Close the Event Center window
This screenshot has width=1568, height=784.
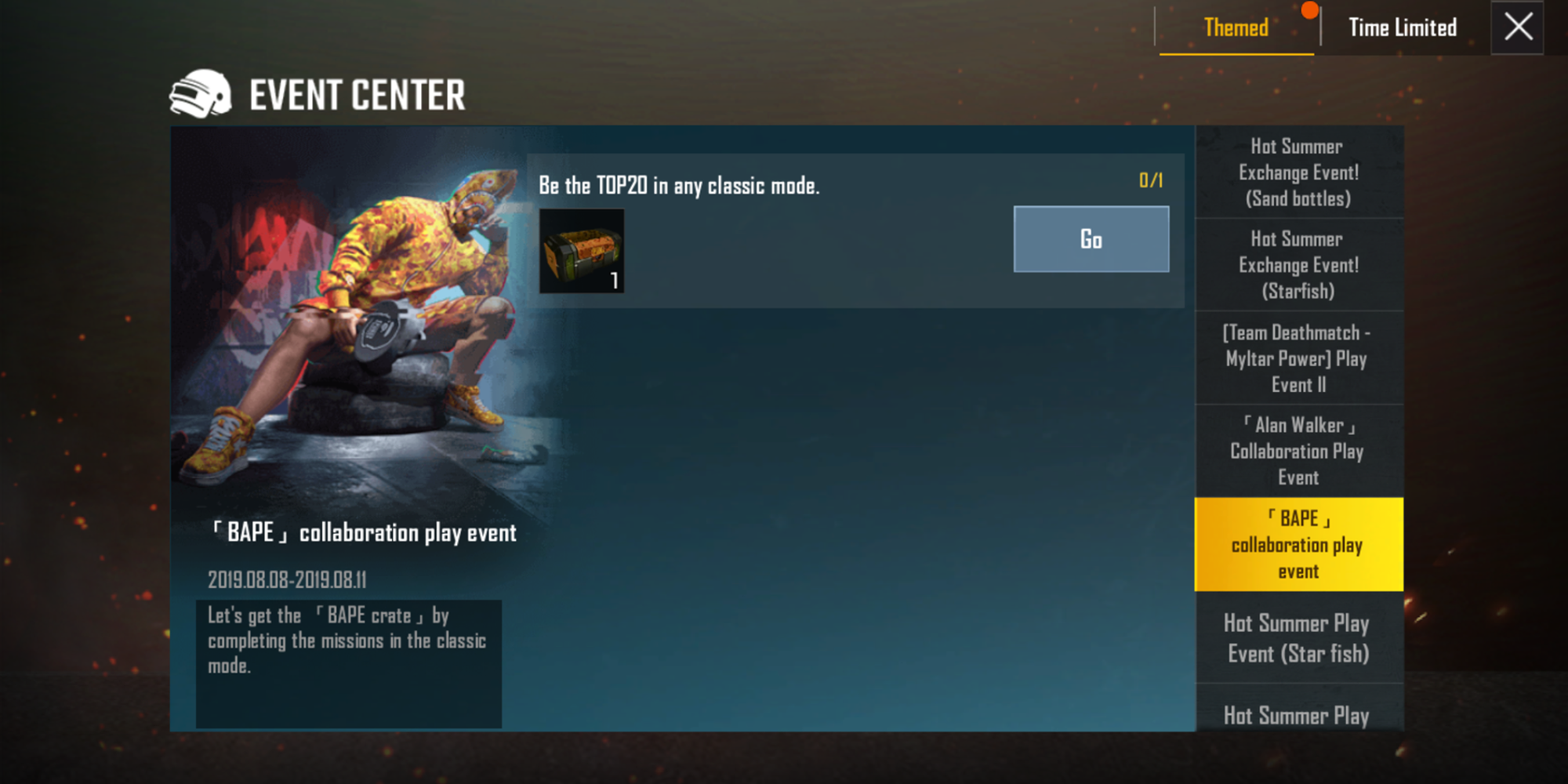pyautogui.click(x=1517, y=27)
